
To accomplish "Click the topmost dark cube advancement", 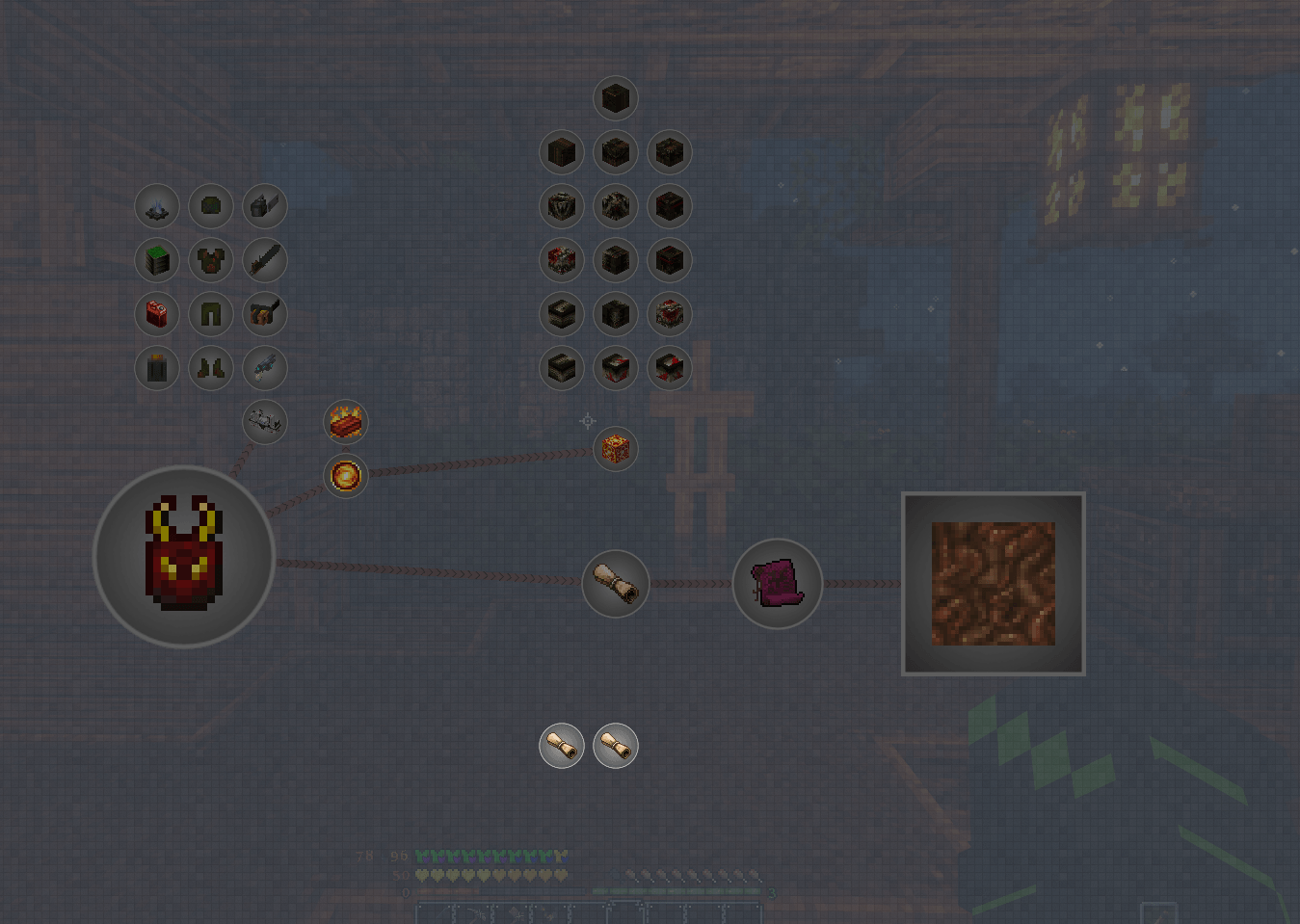I will (616, 97).
